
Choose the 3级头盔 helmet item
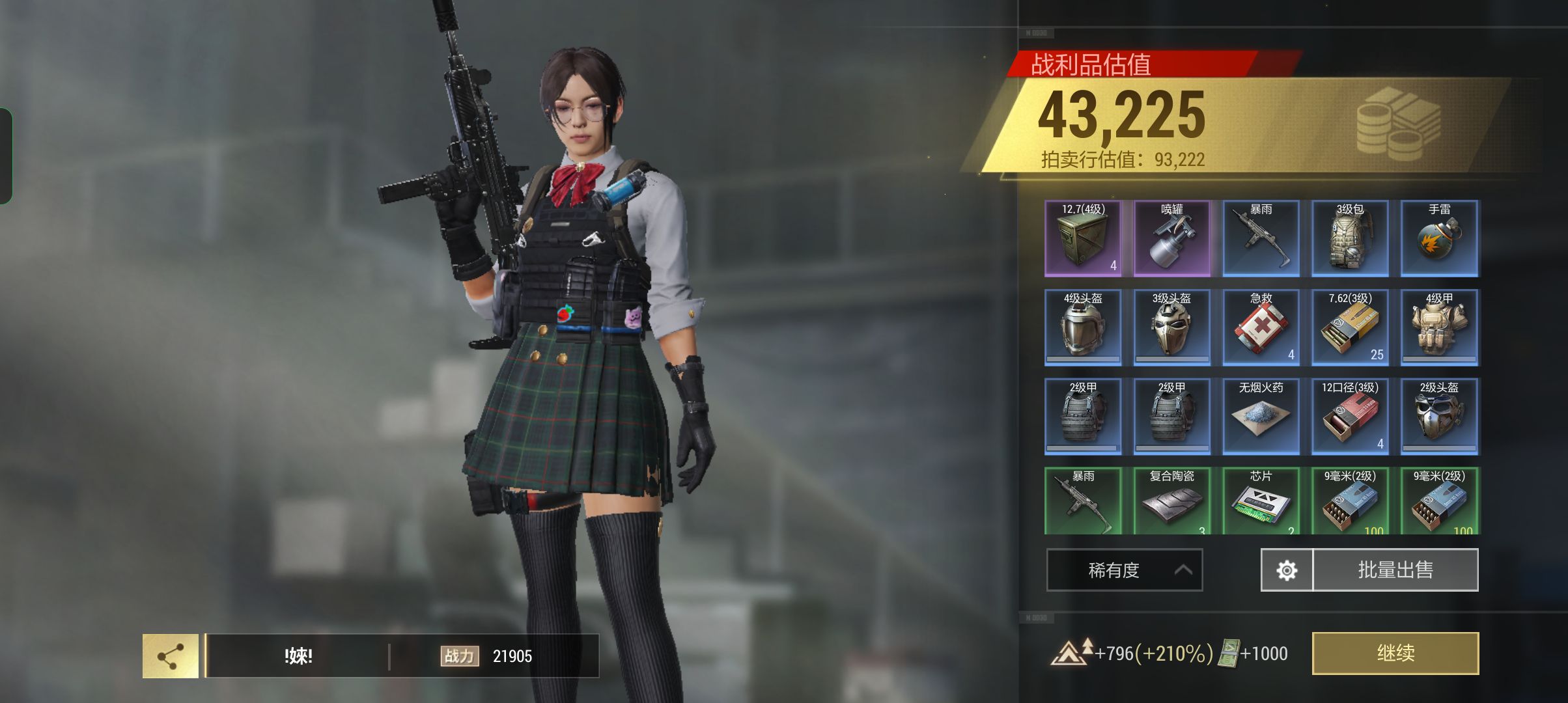pos(1172,327)
